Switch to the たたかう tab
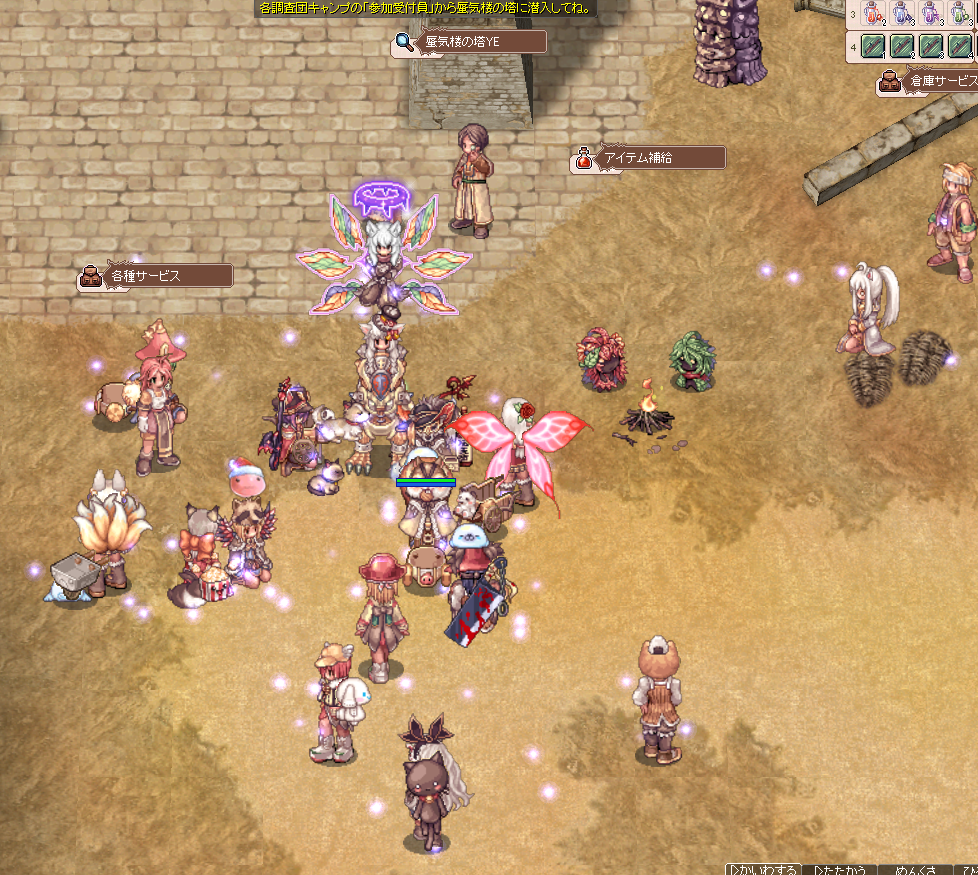 click(840, 869)
